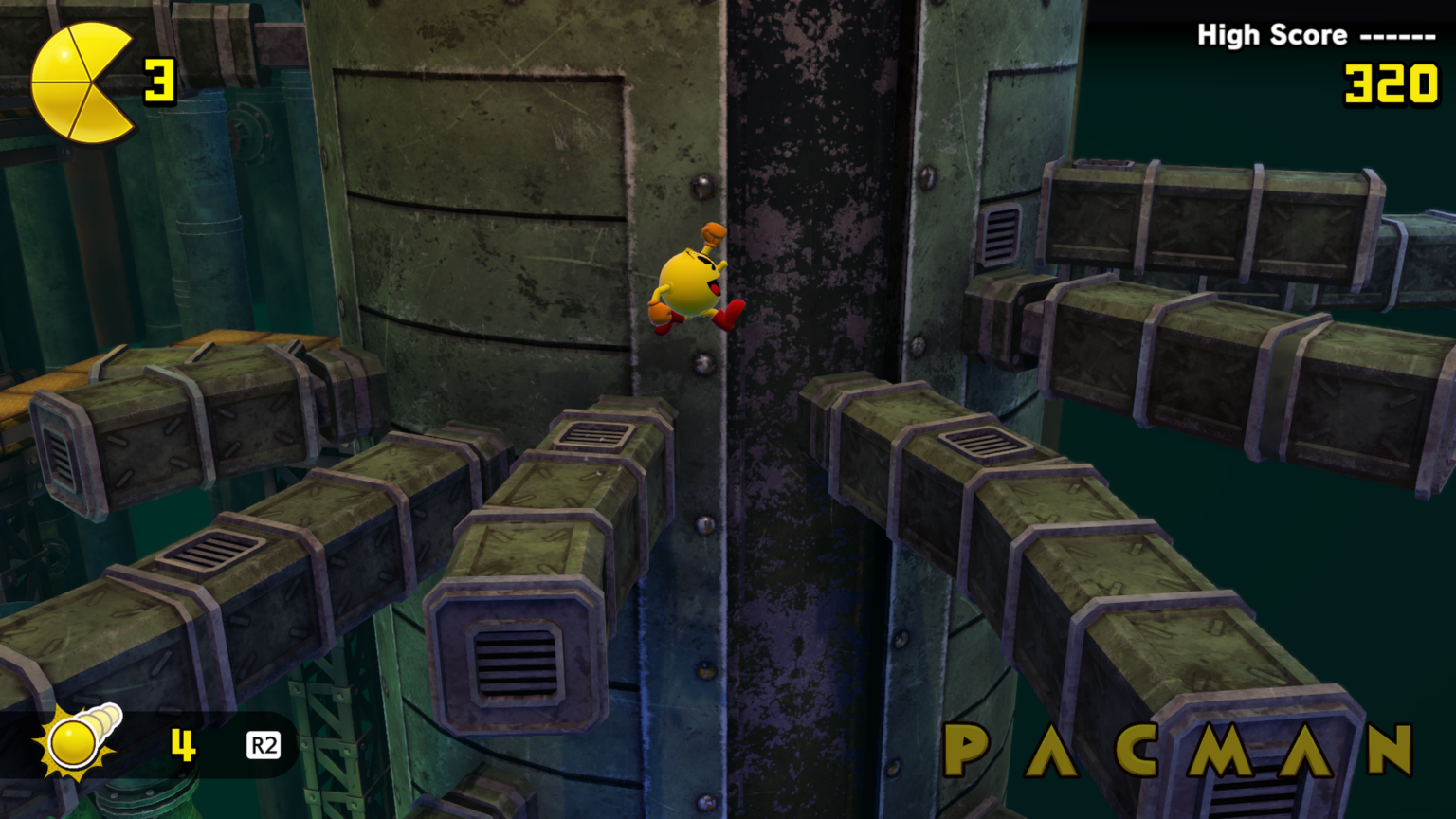The width and height of the screenshot is (1456, 819).
Task: Toggle the power-up counter showing 4
Action: [183, 746]
